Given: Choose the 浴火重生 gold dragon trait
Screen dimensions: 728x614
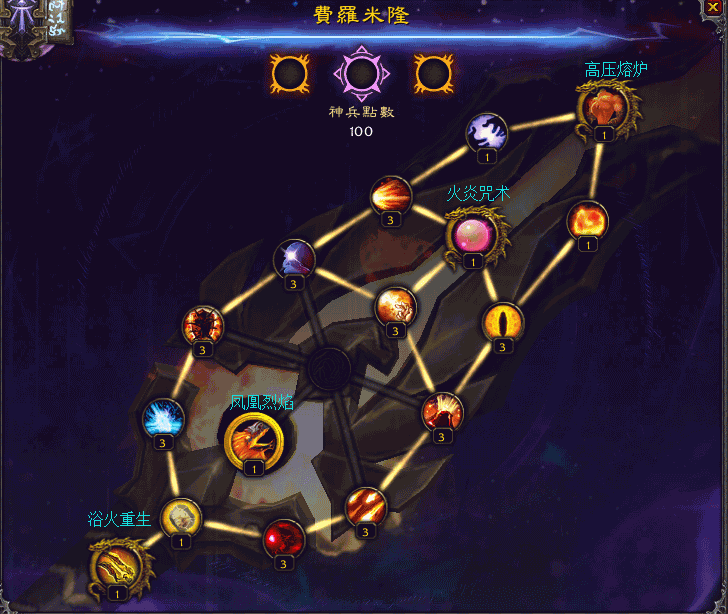Looking at the screenshot, I should (118, 564).
